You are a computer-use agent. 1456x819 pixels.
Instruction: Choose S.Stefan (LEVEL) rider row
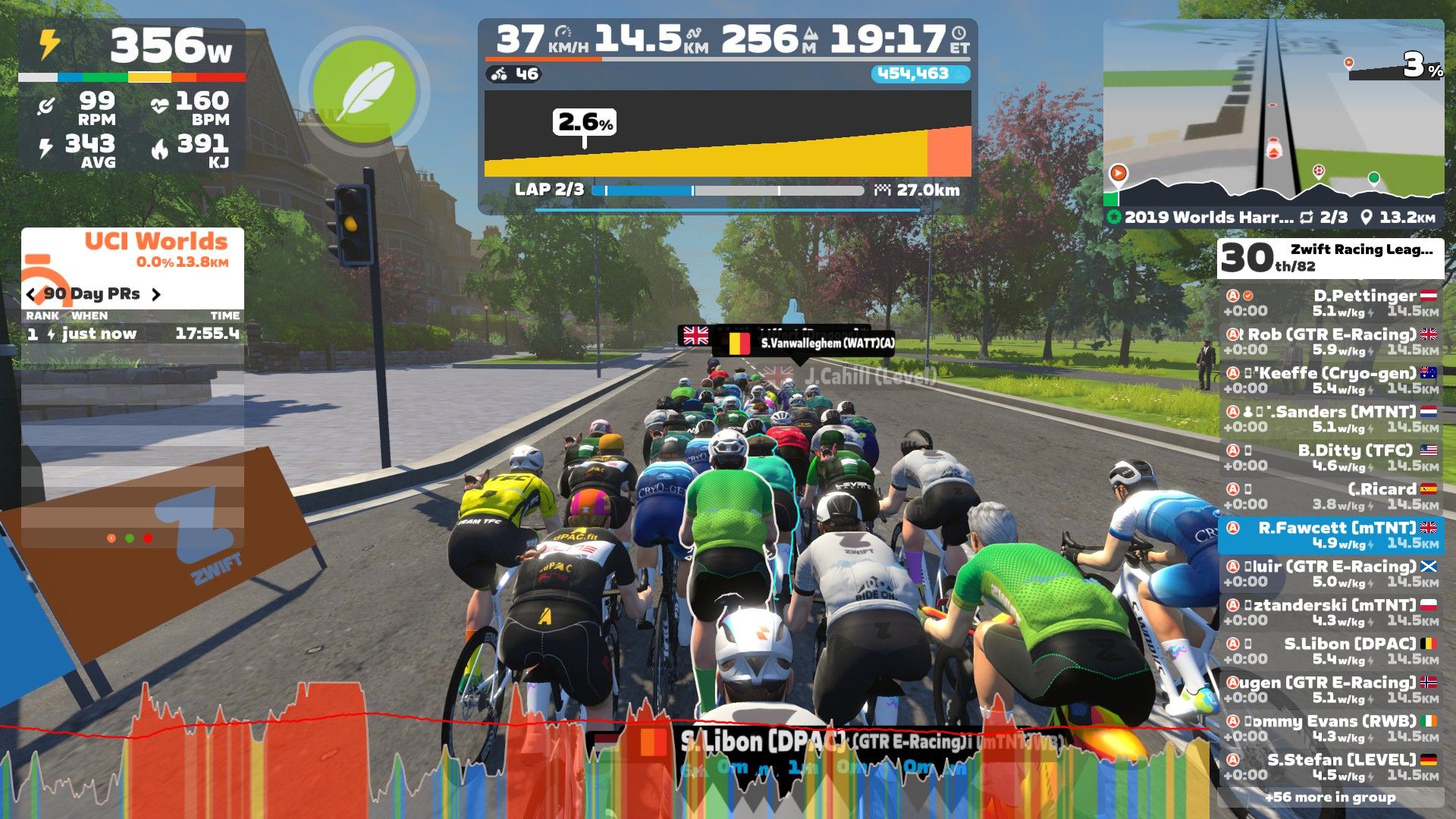(1331, 767)
